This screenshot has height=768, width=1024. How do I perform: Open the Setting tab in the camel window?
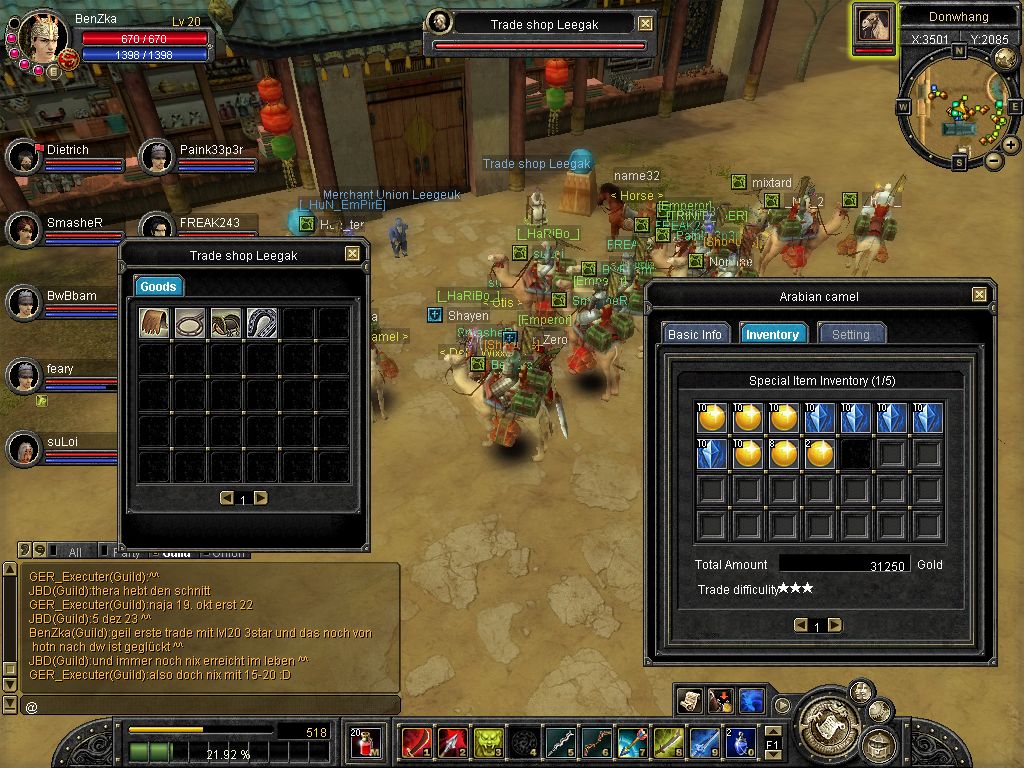[x=851, y=334]
